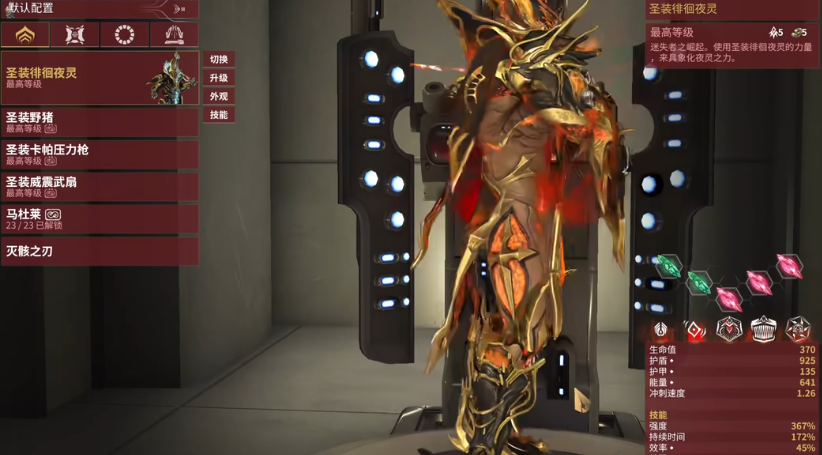Select the 圣装威震武扇 melee weapon row
The width and height of the screenshot is (822, 455).
(x=98, y=186)
